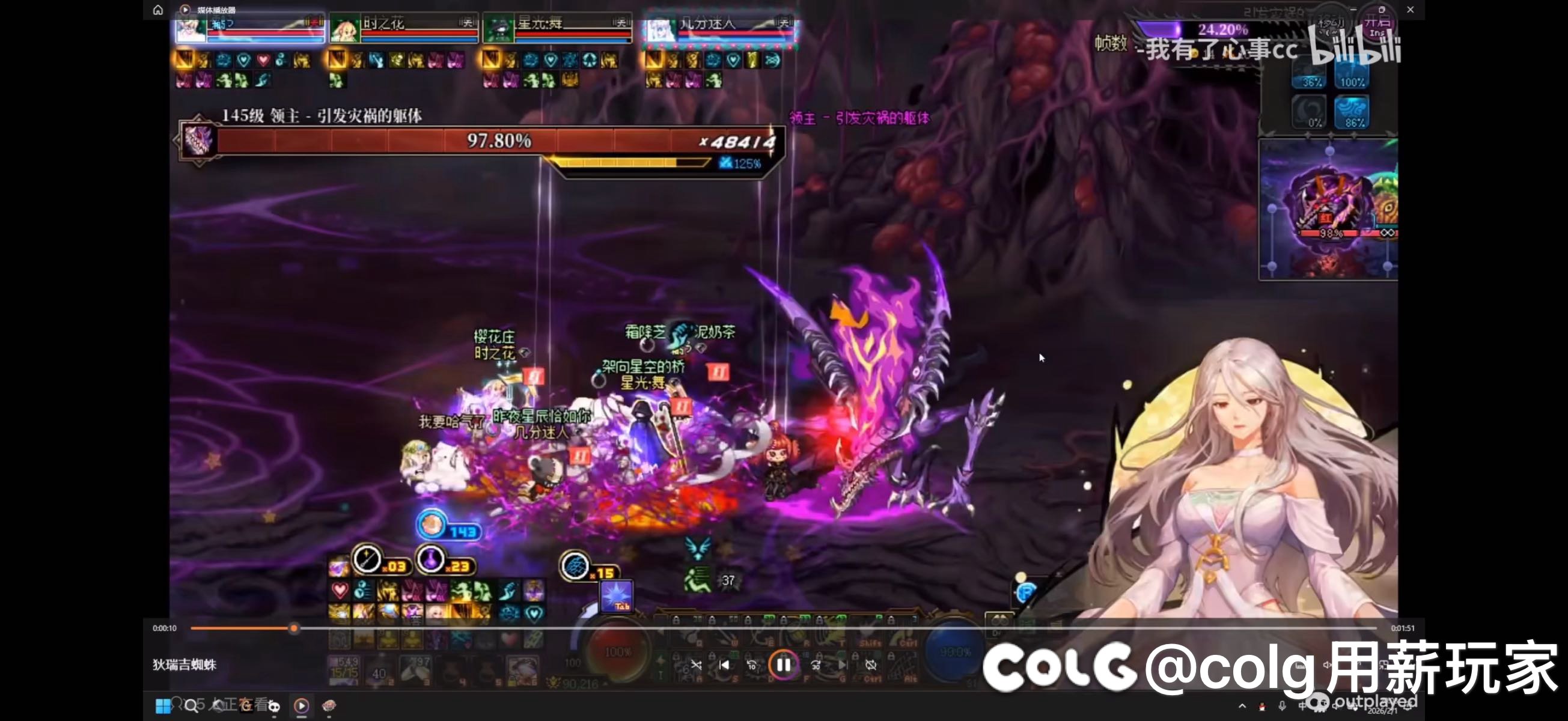The height and width of the screenshot is (721, 1568).
Task: Pause the video with the pause button
Action: click(x=783, y=665)
